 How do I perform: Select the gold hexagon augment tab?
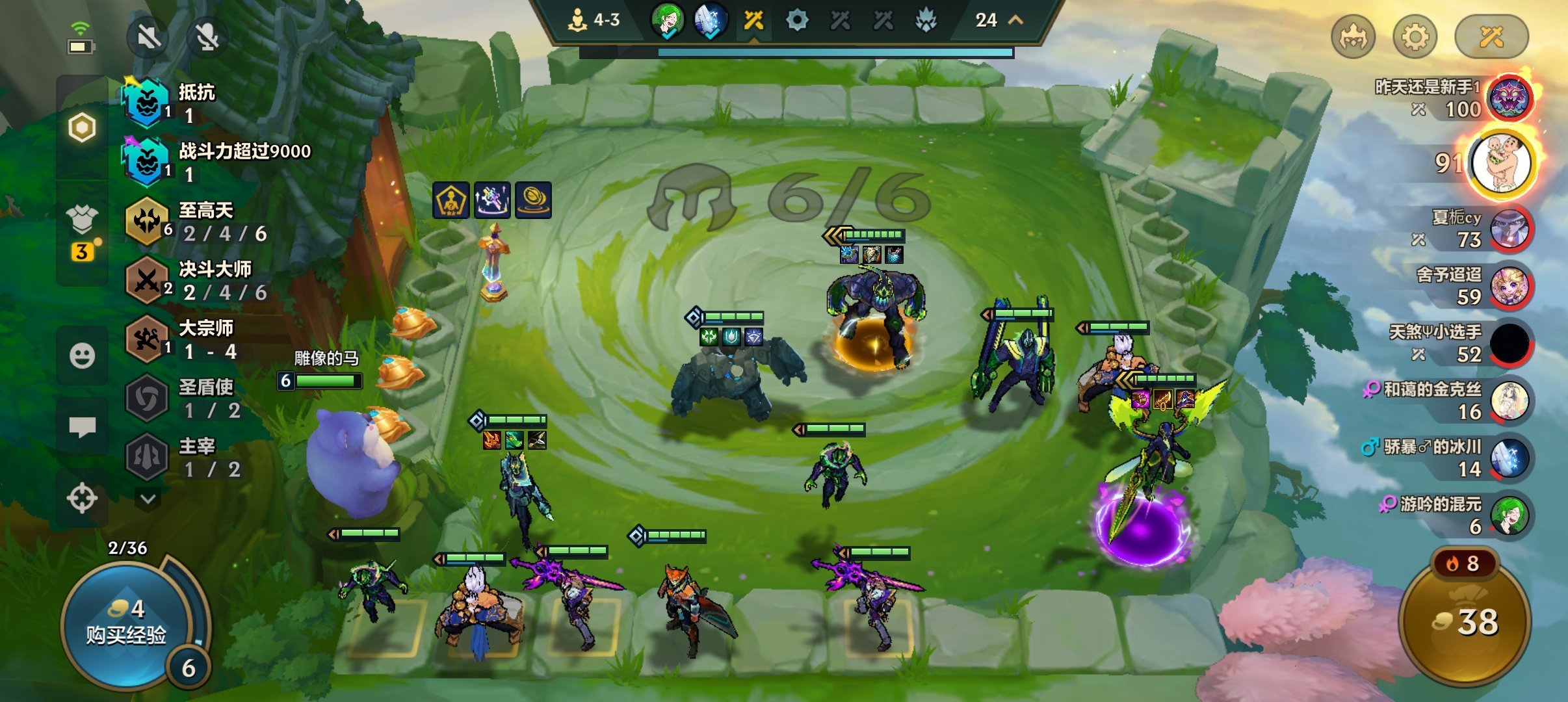click(82, 127)
